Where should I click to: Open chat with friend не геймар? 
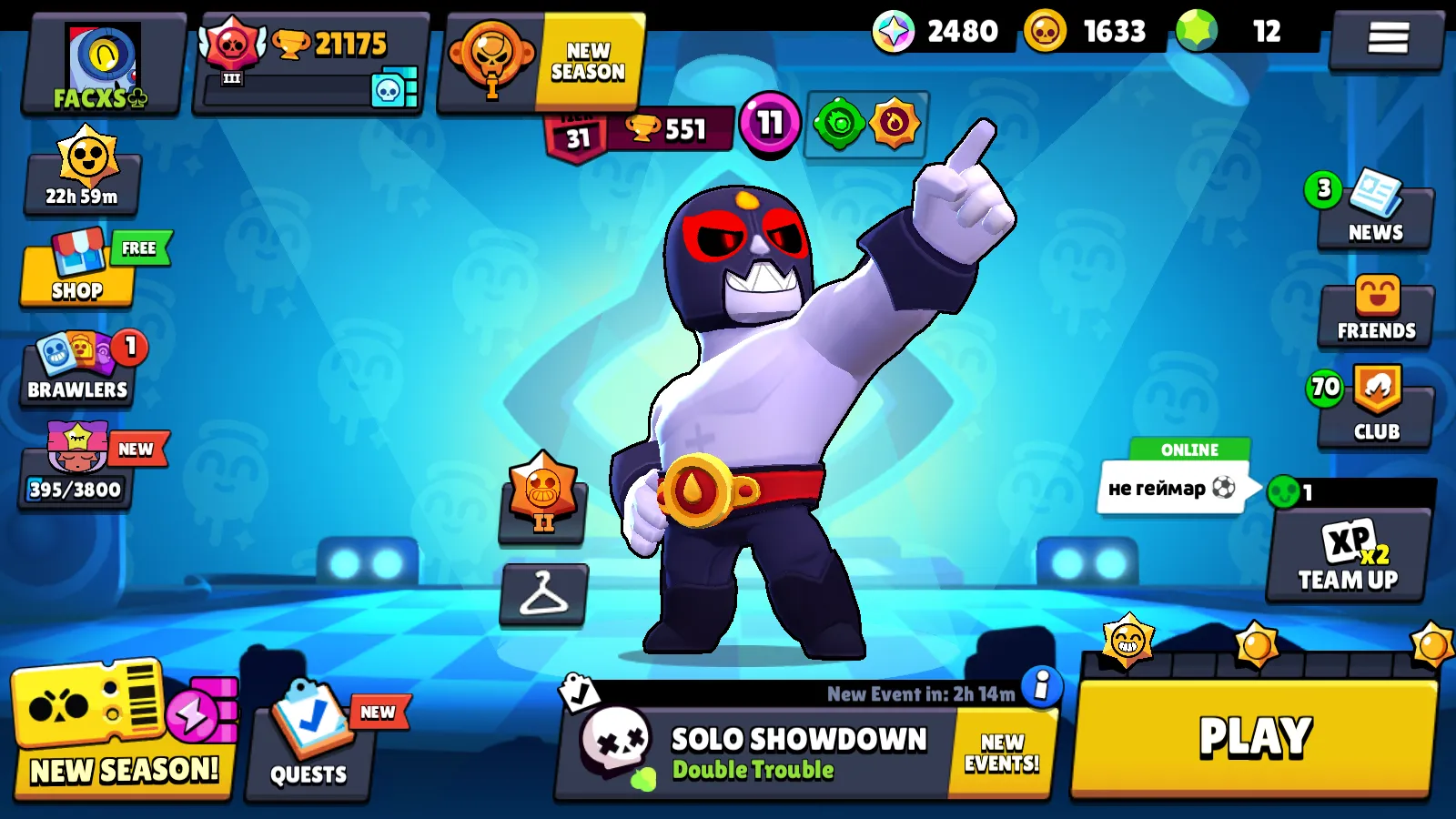1172,489
